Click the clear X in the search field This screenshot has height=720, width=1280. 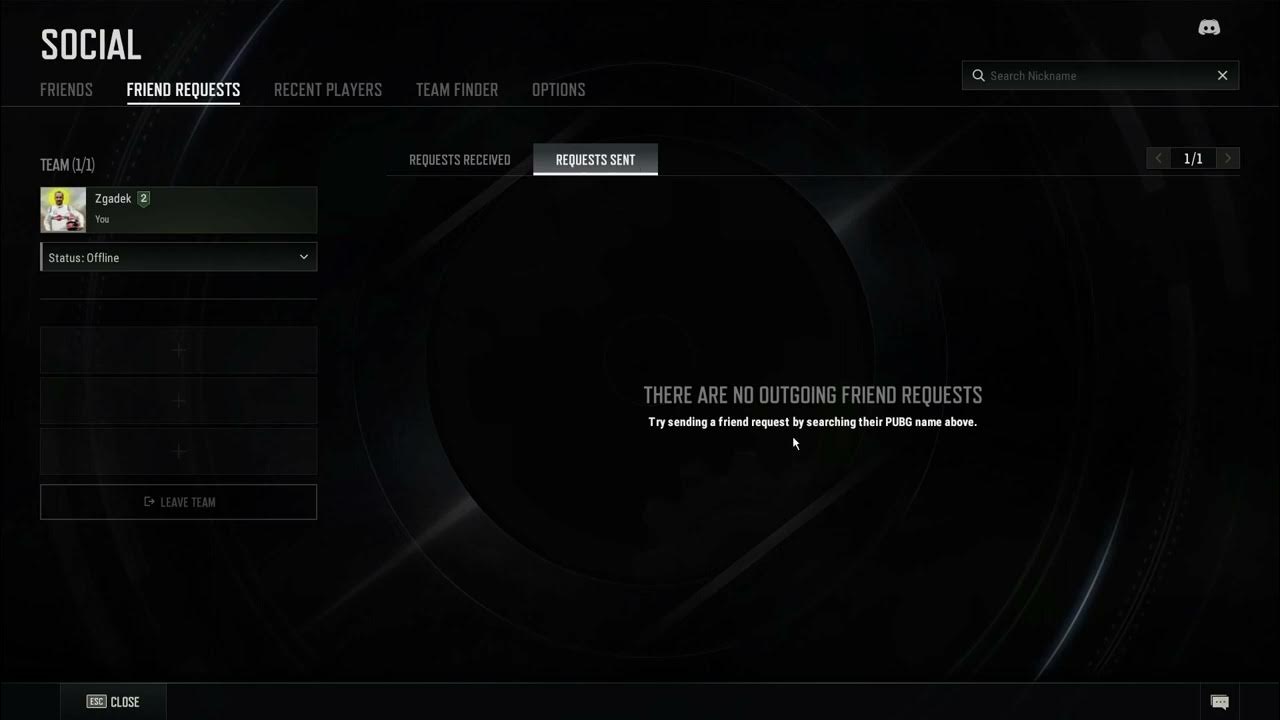[x=1222, y=75]
